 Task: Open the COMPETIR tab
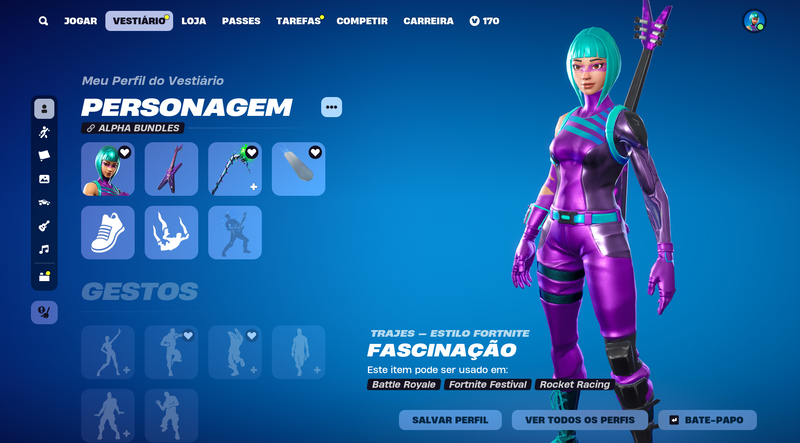[x=362, y=21]
